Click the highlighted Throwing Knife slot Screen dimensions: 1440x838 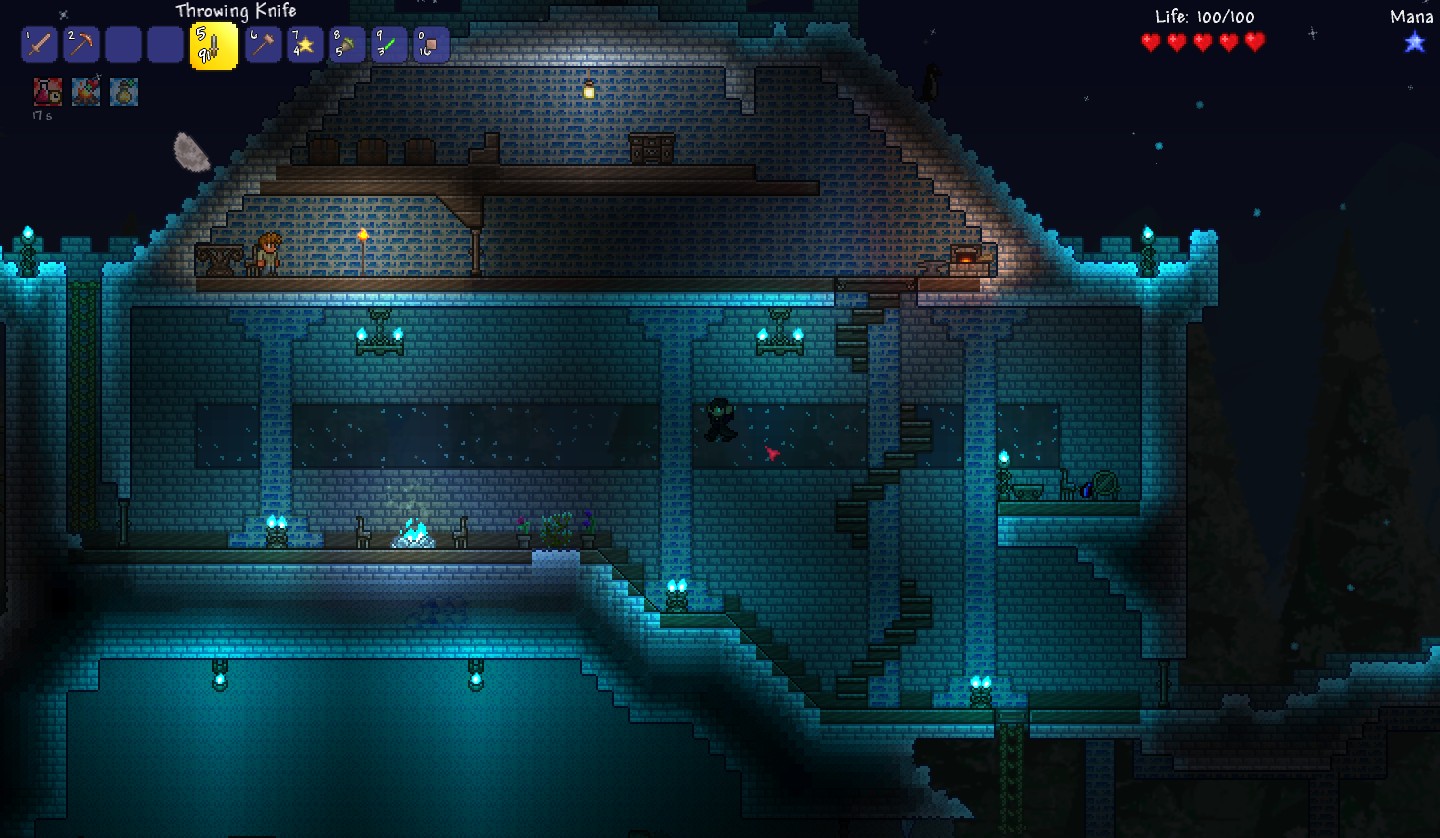point(214,46)
